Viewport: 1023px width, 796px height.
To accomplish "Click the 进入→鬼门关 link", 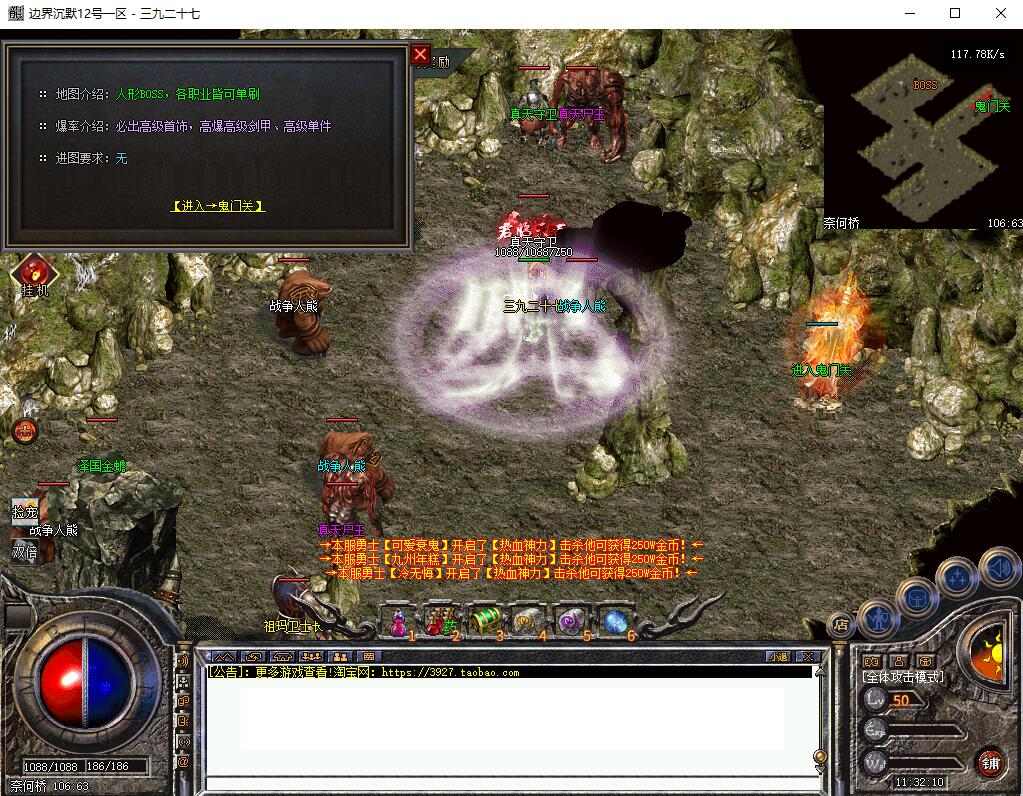I will pyautogui.click(x=218, y=206).
